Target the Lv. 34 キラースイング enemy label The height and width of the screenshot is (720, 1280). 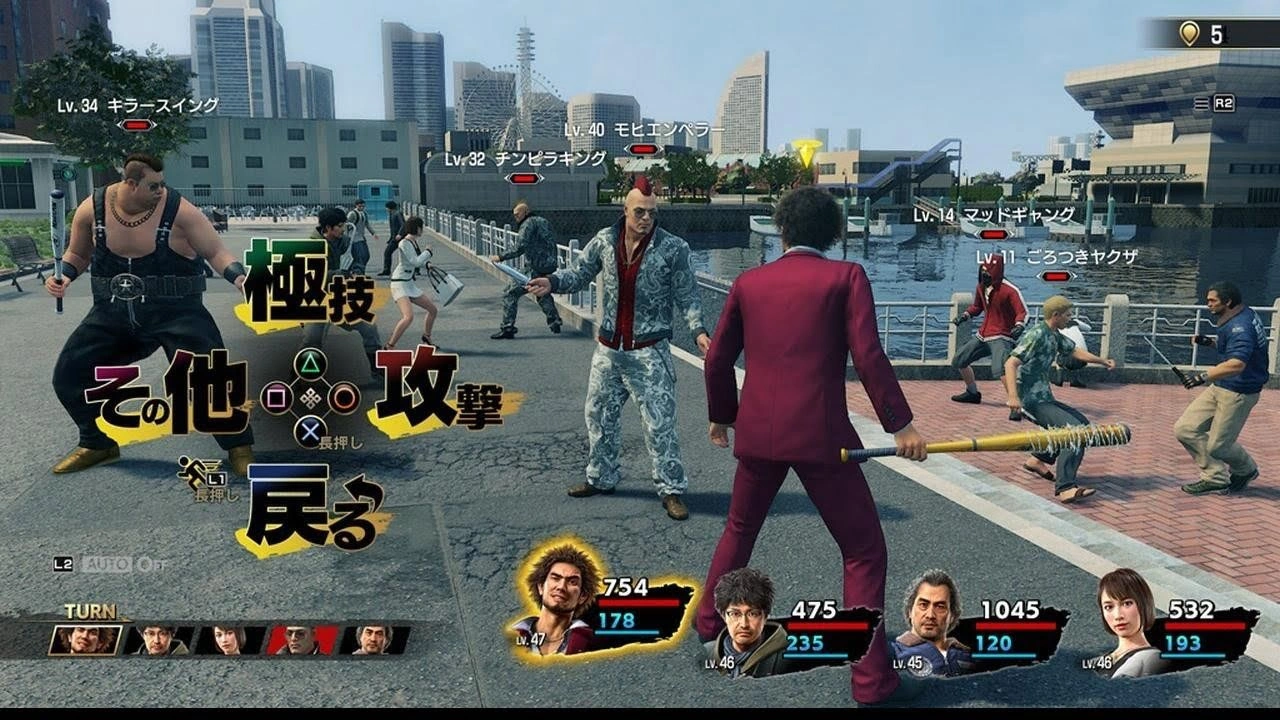tap(137, 106)
